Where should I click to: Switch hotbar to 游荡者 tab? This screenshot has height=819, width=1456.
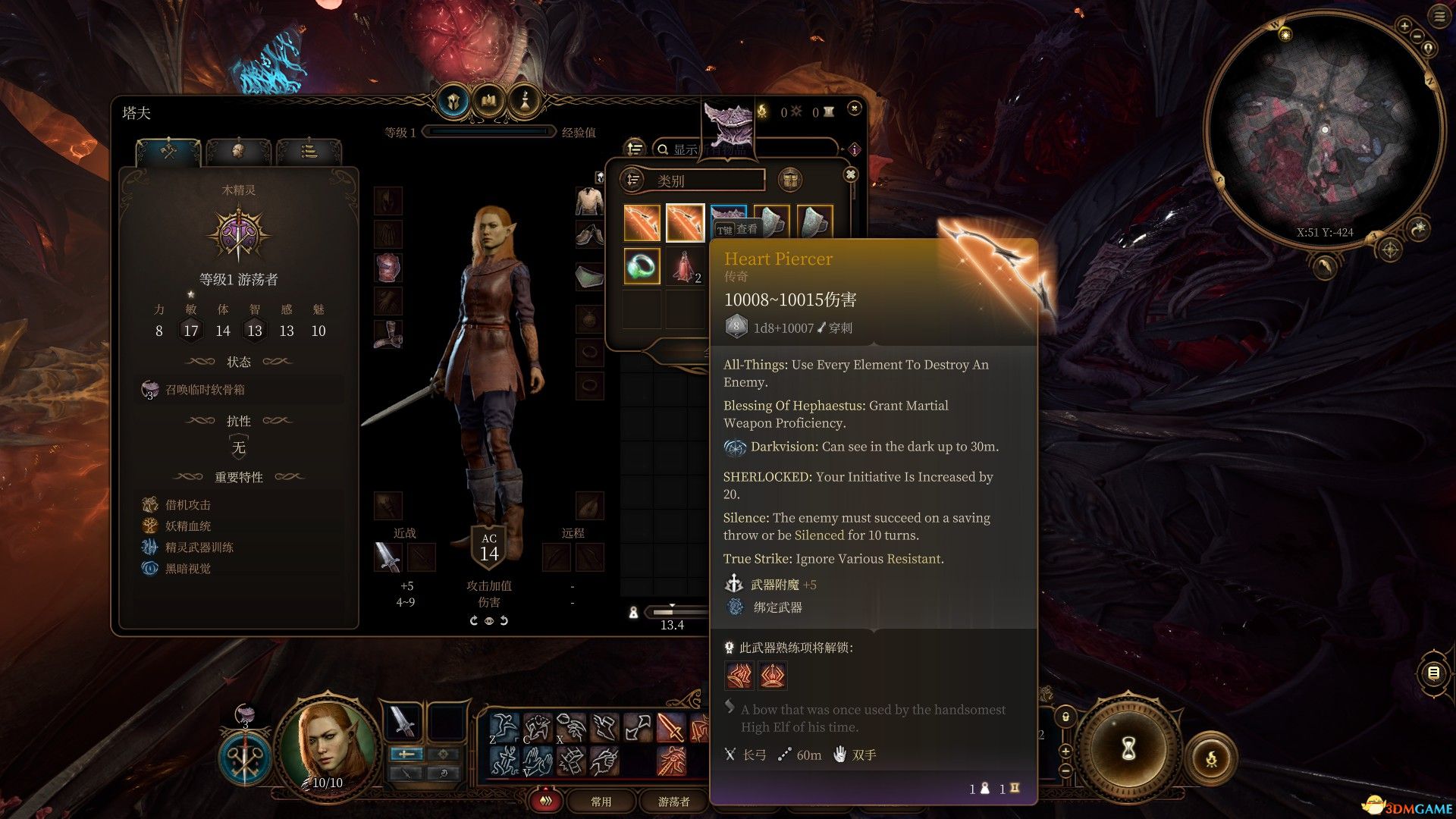(x=673, y=802)
